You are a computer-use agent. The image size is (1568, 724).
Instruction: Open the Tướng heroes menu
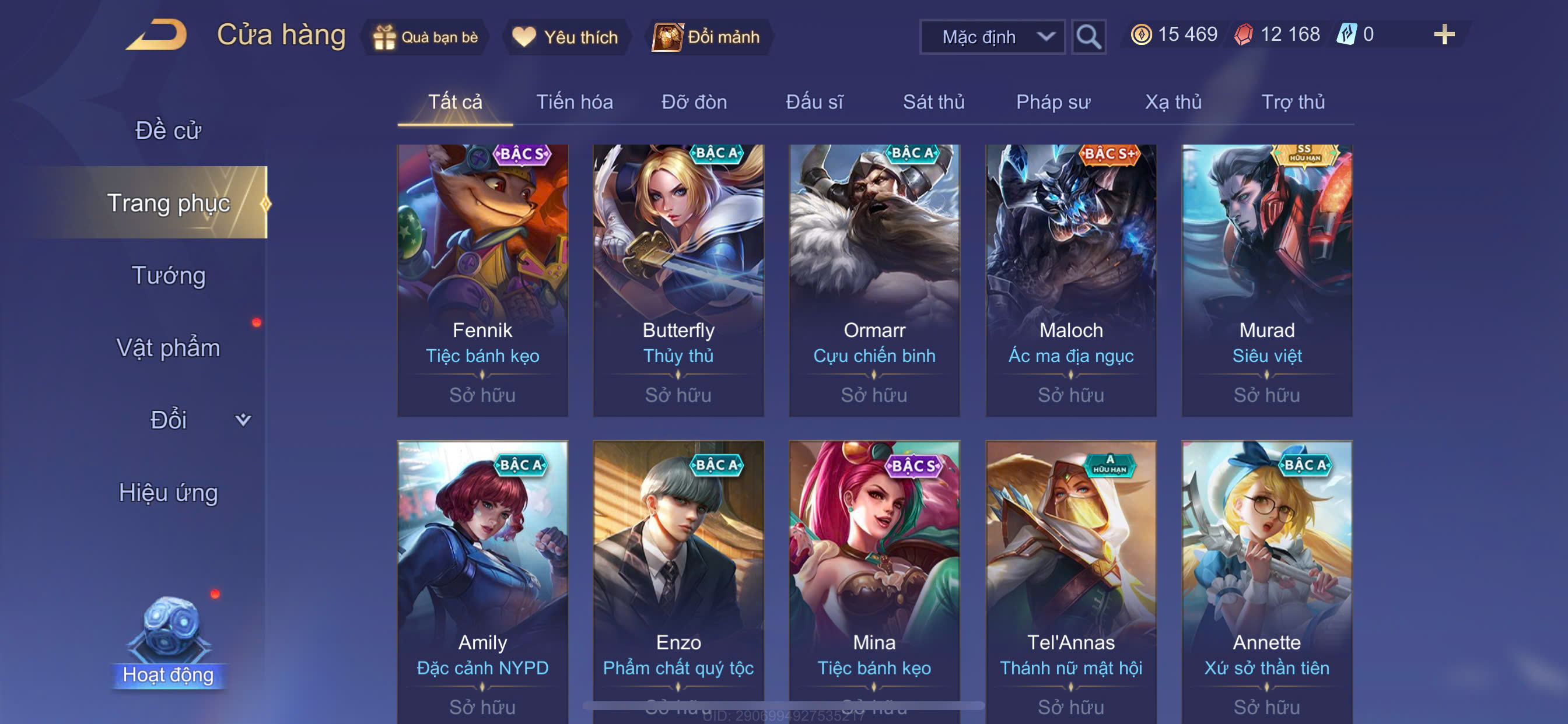point(168,276)
